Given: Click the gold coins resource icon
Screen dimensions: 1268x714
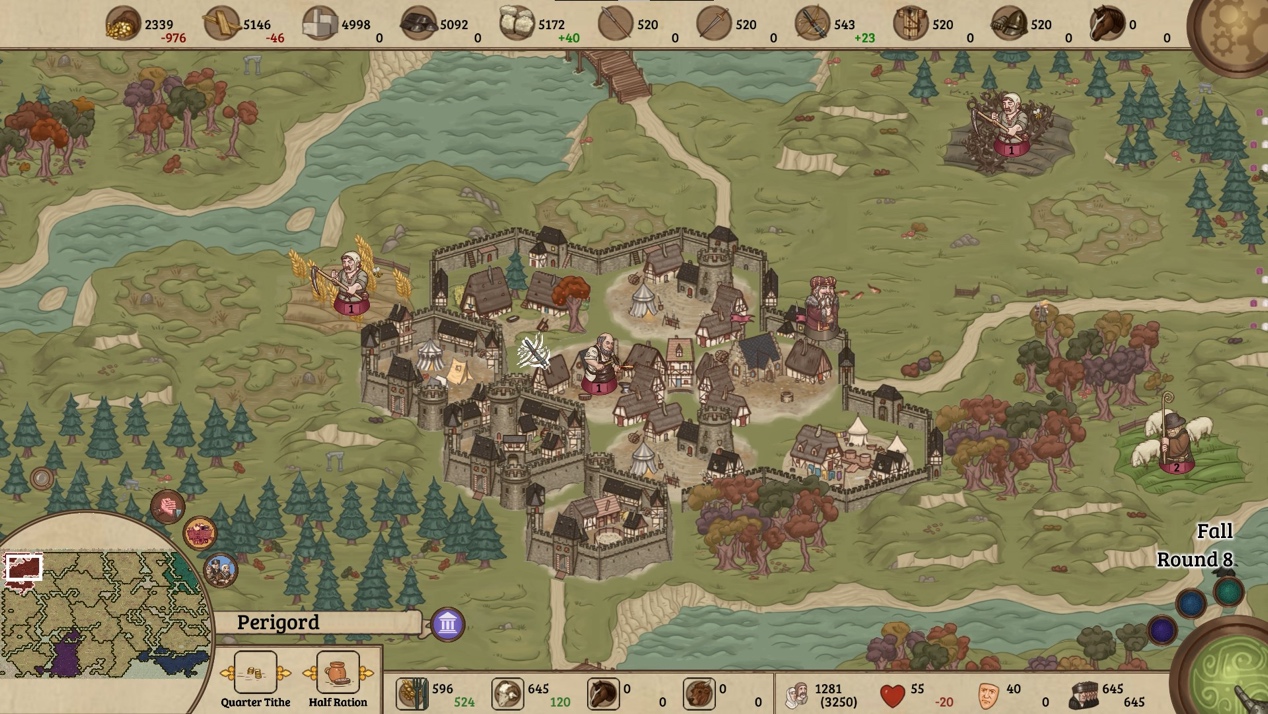Looking at the screenshot, I should point(123,23).
